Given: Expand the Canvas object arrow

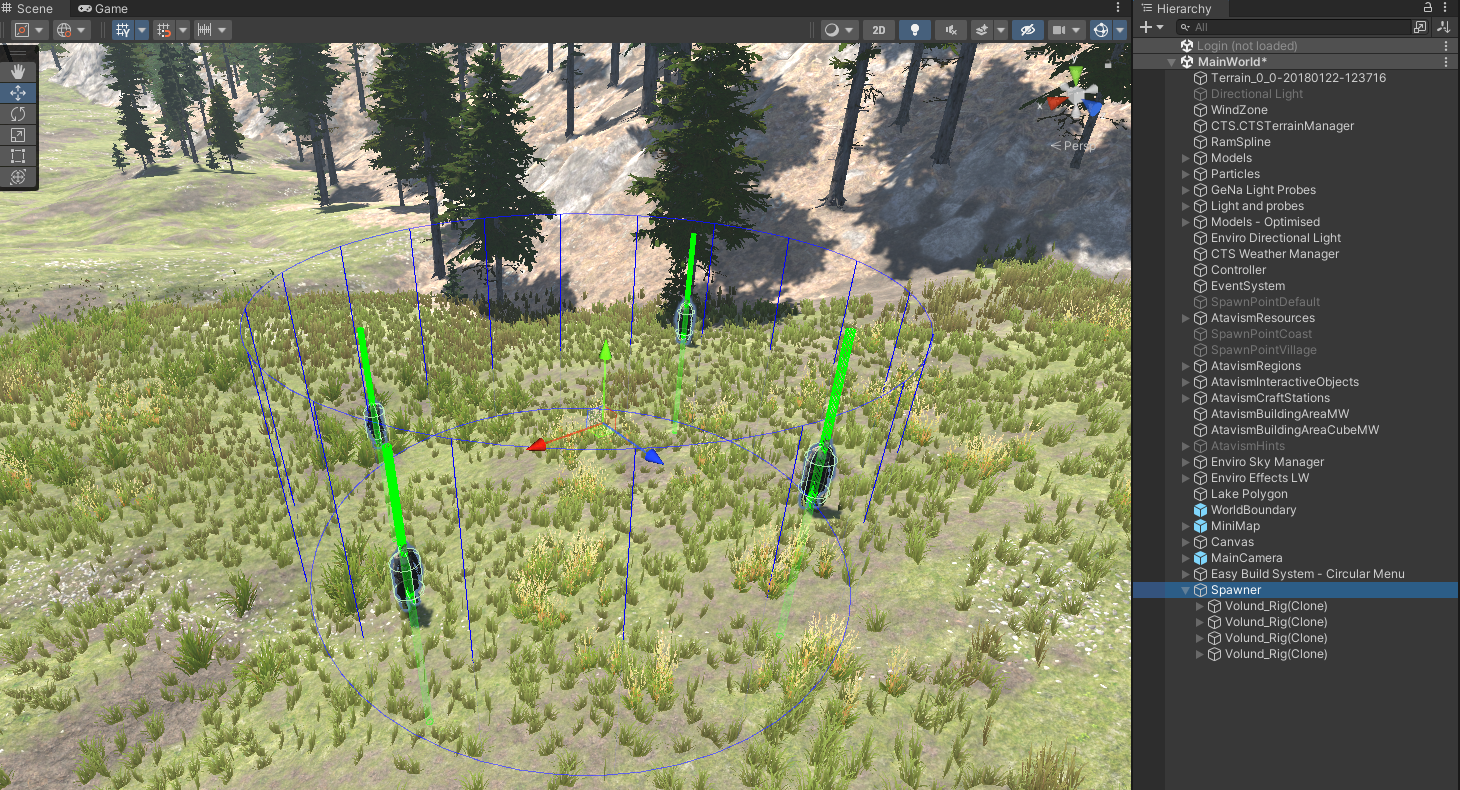Looking at the screenshot, I should (x=1186, y=542).
